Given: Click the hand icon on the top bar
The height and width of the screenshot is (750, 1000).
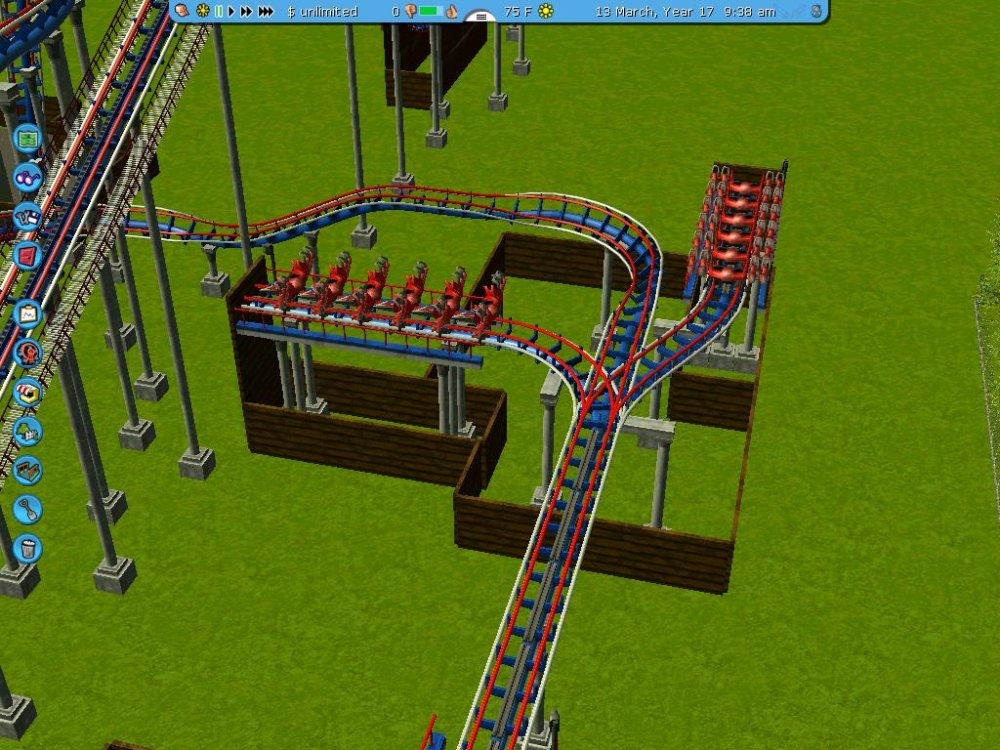Looking at the screenshot, I should coord(182,11).
